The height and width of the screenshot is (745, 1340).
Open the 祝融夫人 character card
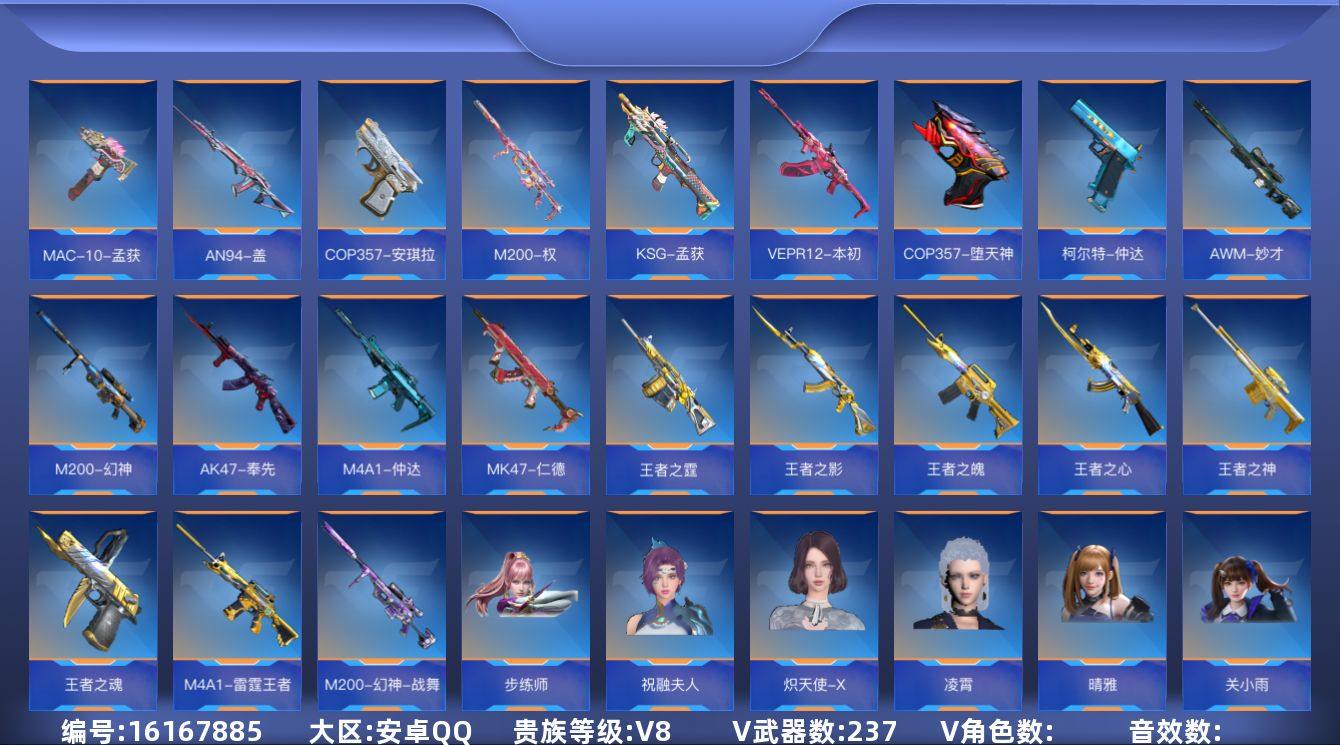[670, 600]
